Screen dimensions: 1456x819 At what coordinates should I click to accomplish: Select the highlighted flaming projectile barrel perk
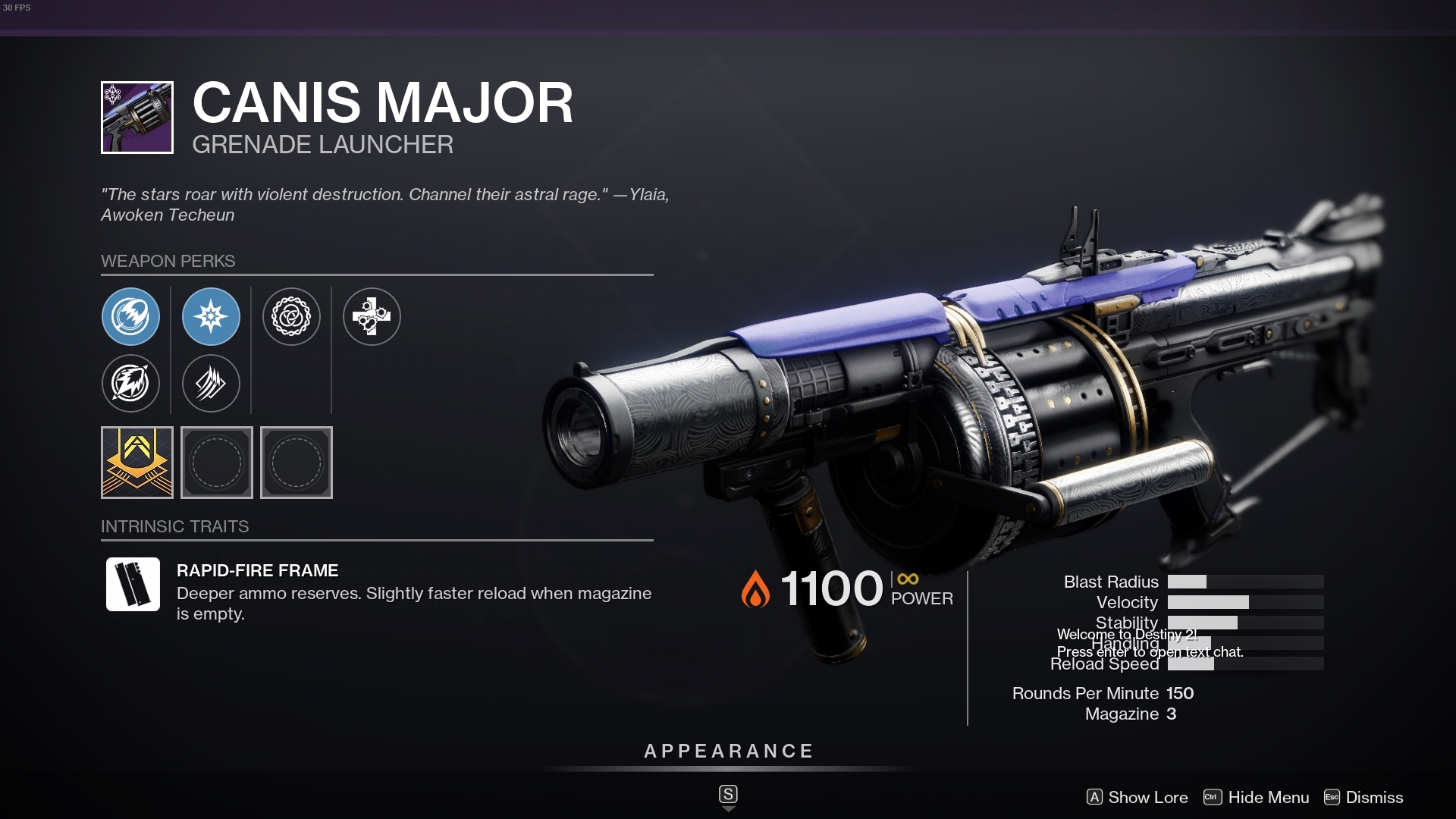(131, 317)
